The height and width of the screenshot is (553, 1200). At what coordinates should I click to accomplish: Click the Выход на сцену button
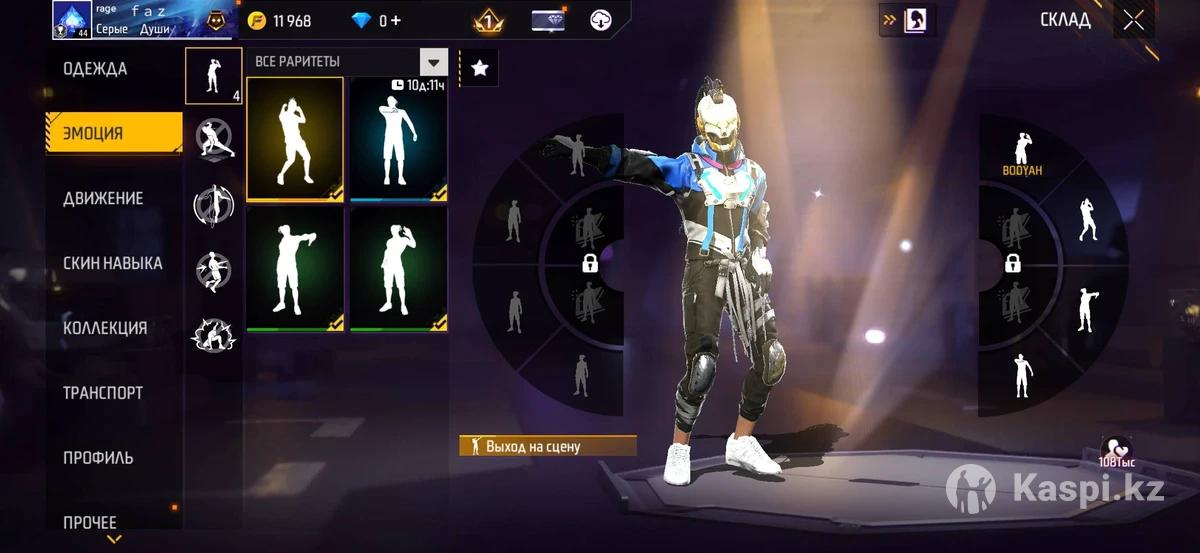tap(547, 446)
